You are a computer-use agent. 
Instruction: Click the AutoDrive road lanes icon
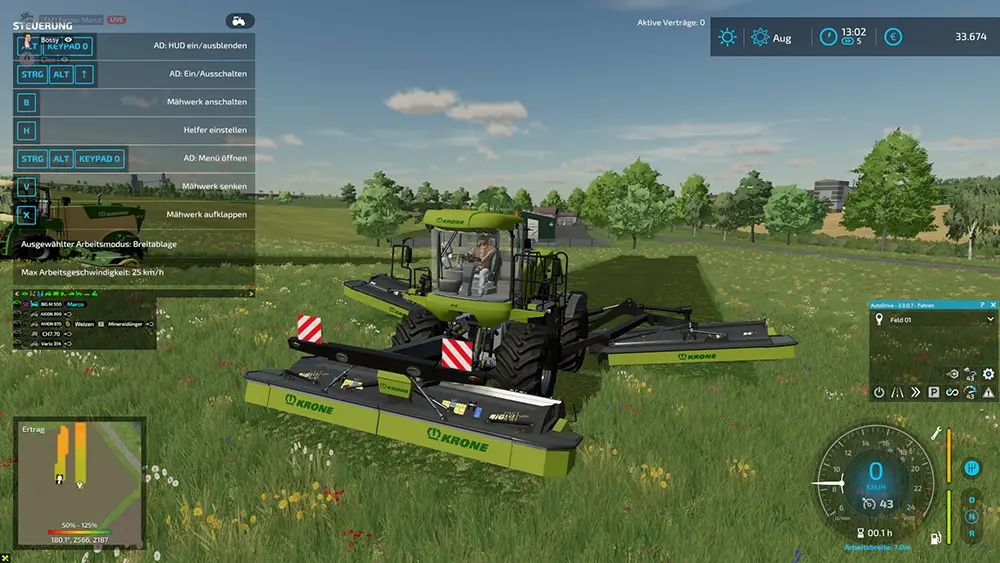(897, 392)
